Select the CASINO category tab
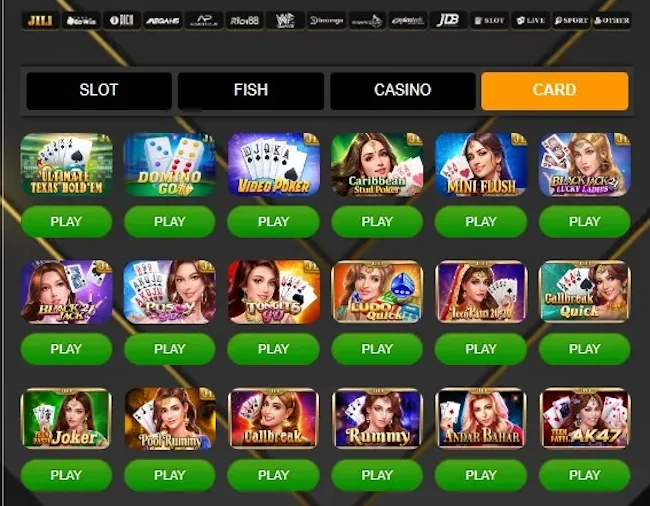 pyautogui.click(x=402, y=90)
